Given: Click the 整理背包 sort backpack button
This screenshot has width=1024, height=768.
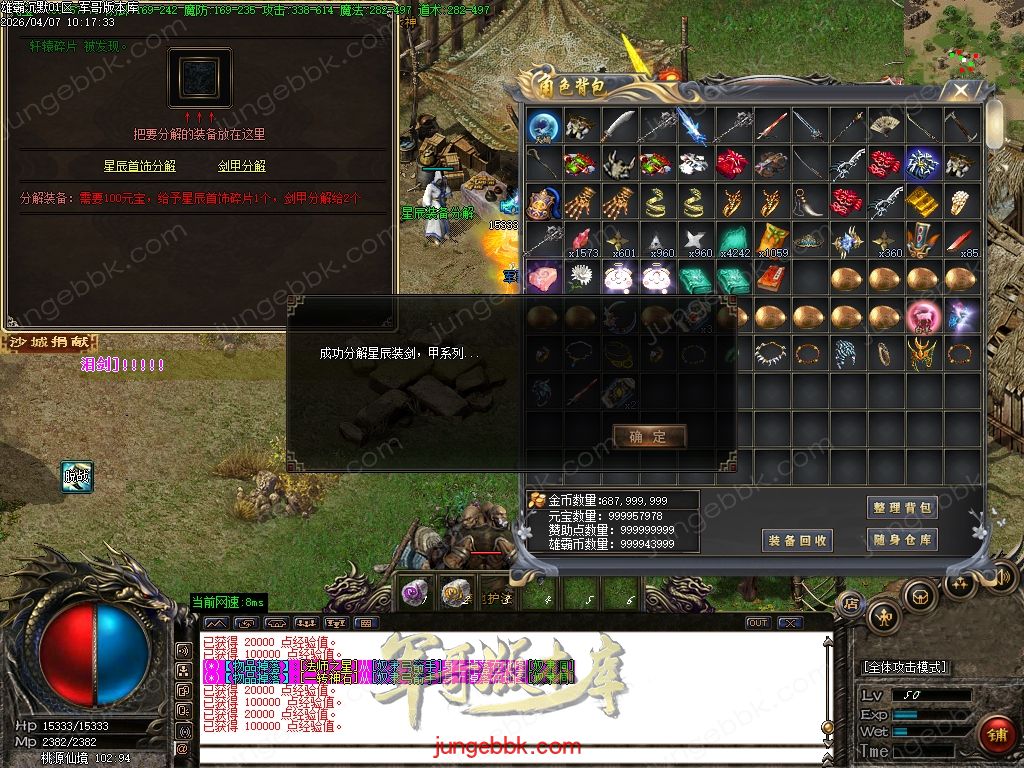Looking at the screenshot, I should tap(902, 508).
